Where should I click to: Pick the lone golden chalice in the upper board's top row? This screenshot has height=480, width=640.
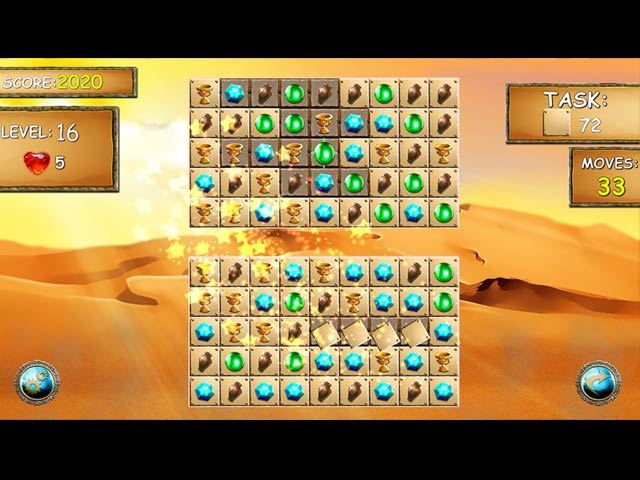point(204,93)
